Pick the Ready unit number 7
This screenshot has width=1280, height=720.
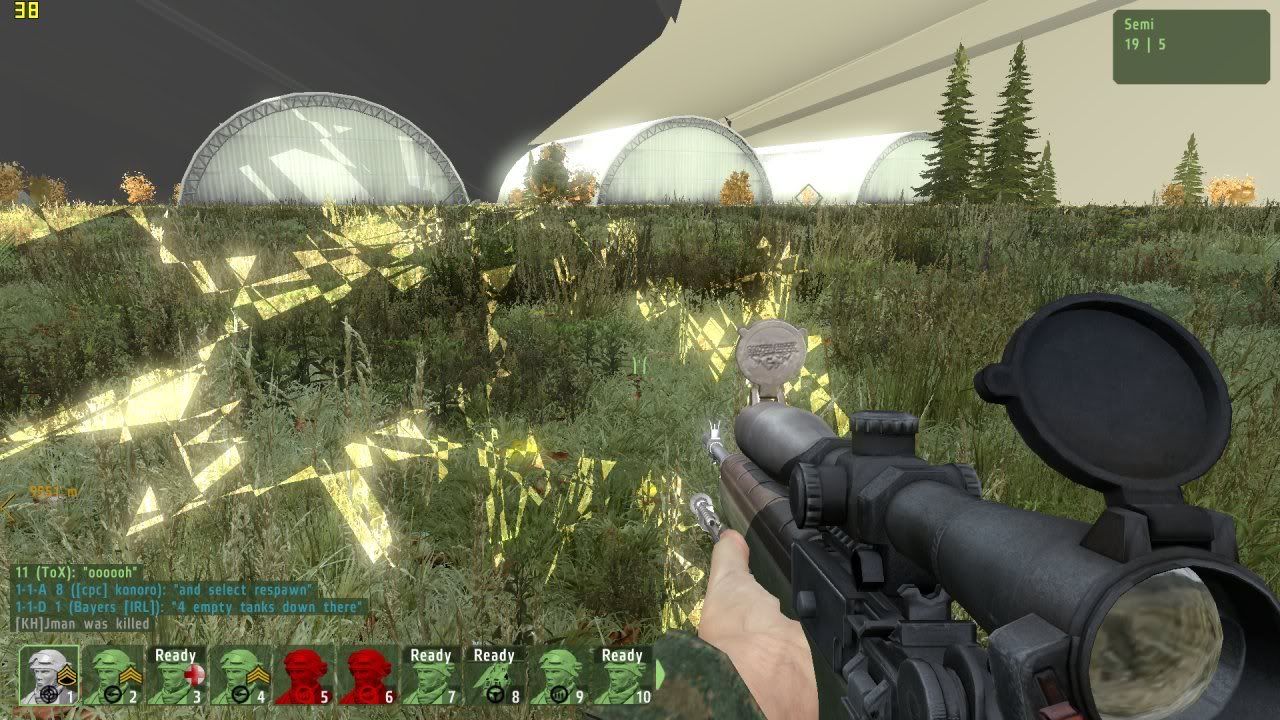(x=430, y=676)
